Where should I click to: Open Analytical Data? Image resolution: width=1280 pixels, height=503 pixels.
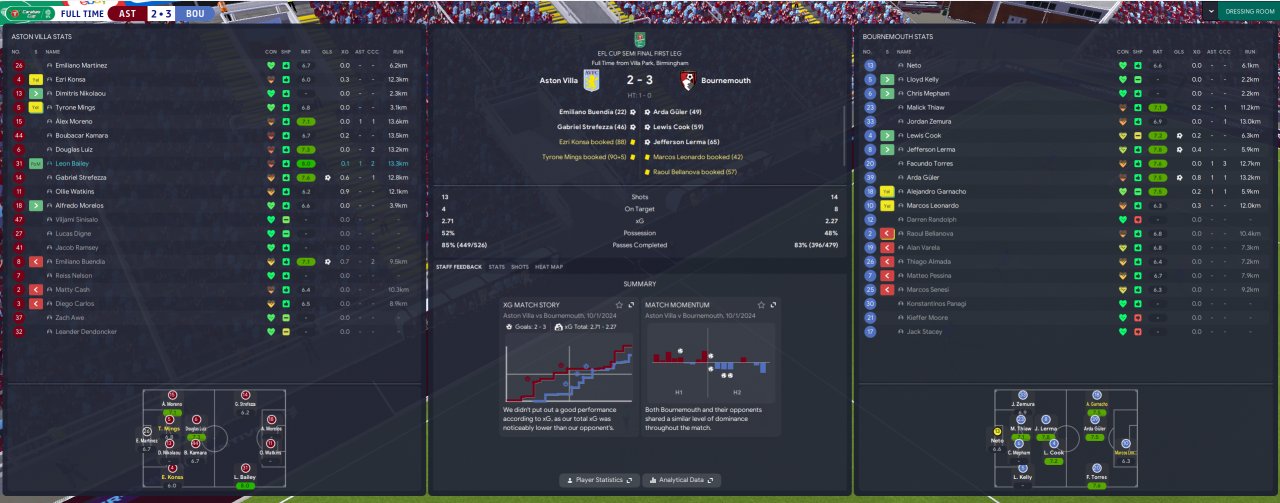pos(682,480)
